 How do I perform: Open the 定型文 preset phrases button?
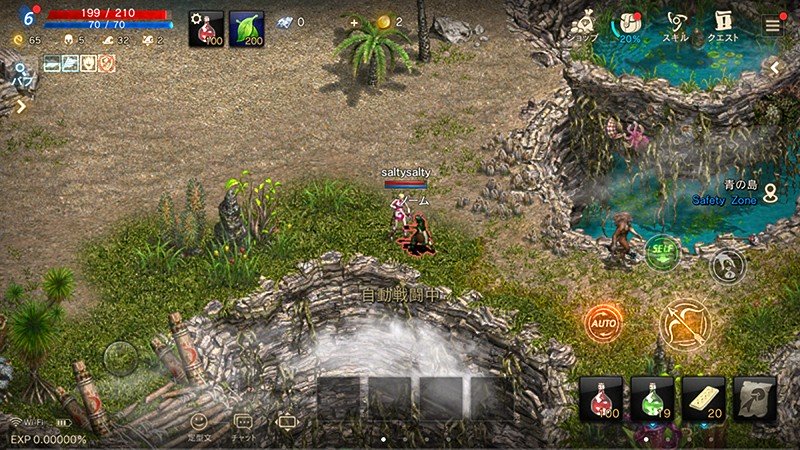click(201, 427)
